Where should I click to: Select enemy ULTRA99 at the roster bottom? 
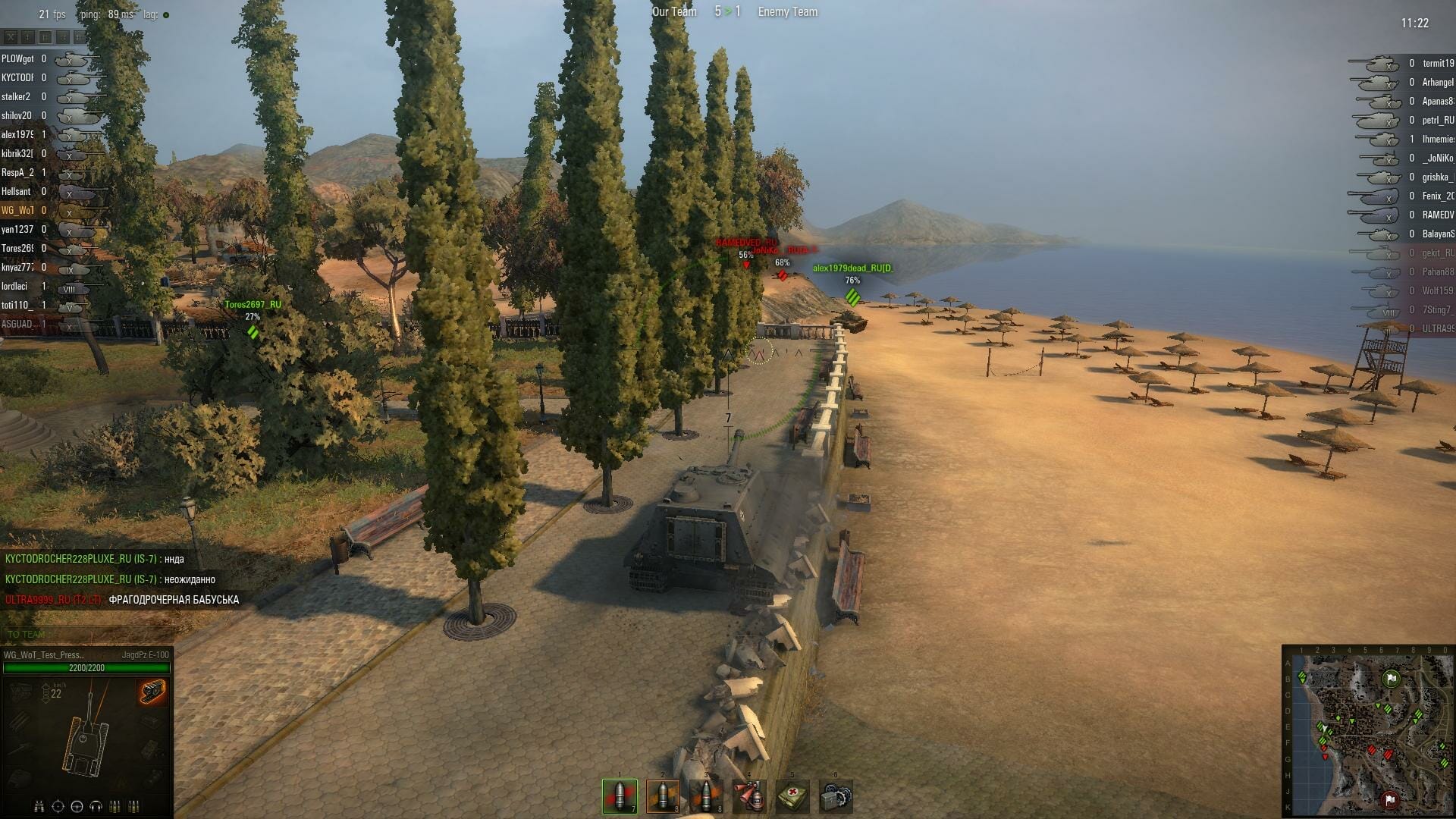(x=1437, y=329)
